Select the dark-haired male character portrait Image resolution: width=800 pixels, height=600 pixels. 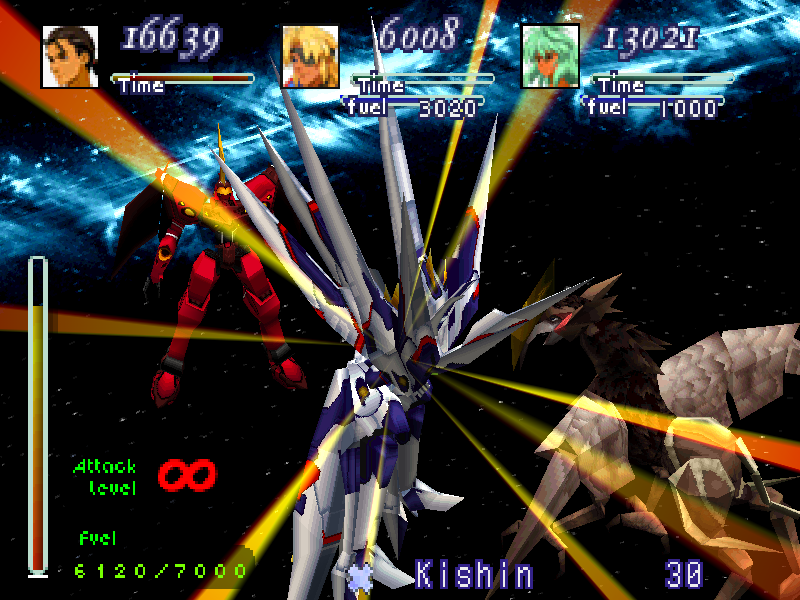click(70, 56)
